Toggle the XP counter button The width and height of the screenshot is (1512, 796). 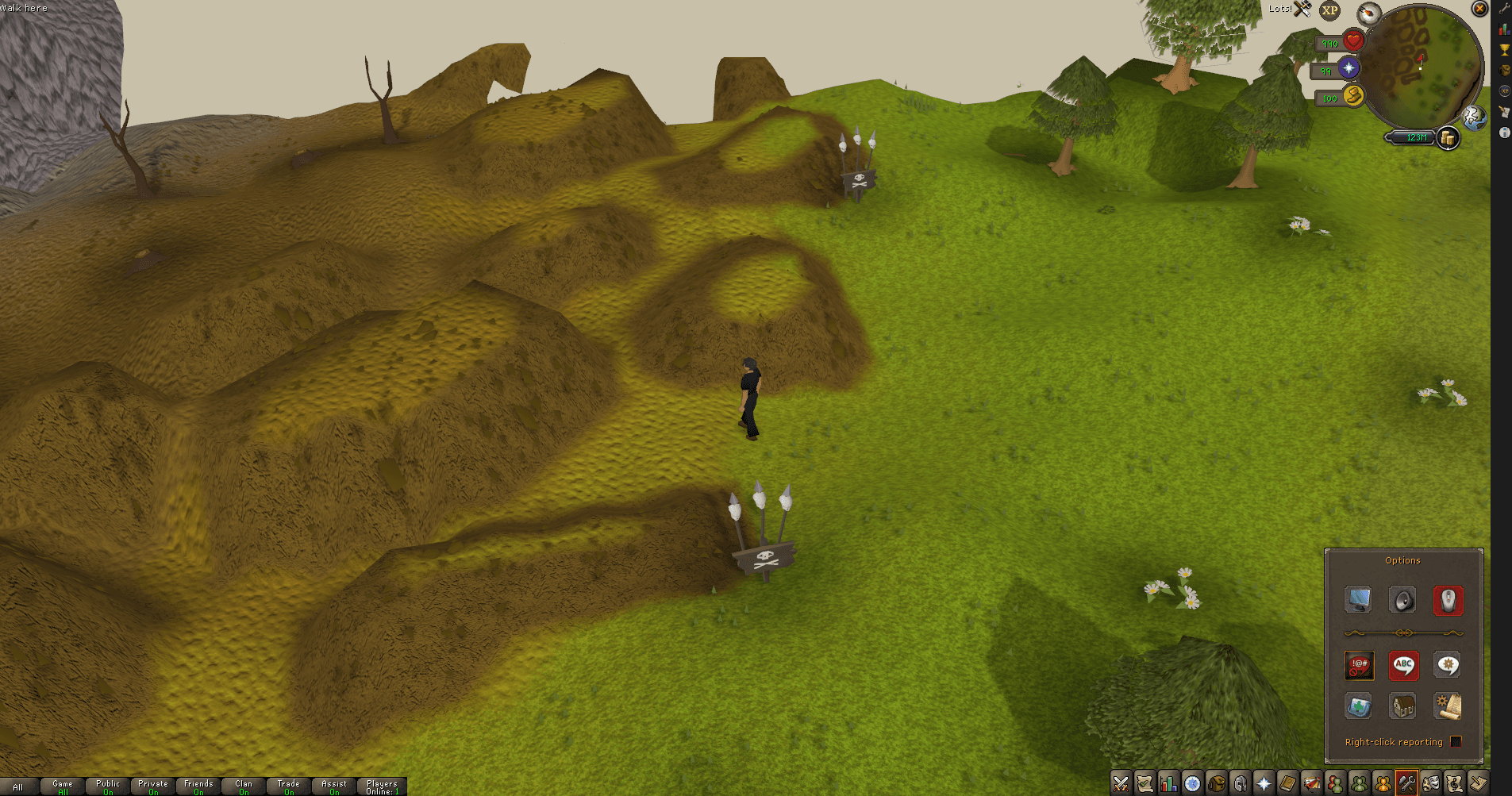(x=1329, y=10)
